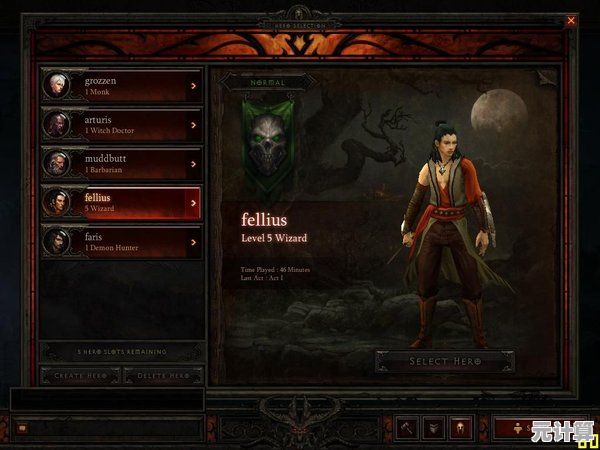
Task: Click the Select Hero button
Action: click(x=445, y=361)
